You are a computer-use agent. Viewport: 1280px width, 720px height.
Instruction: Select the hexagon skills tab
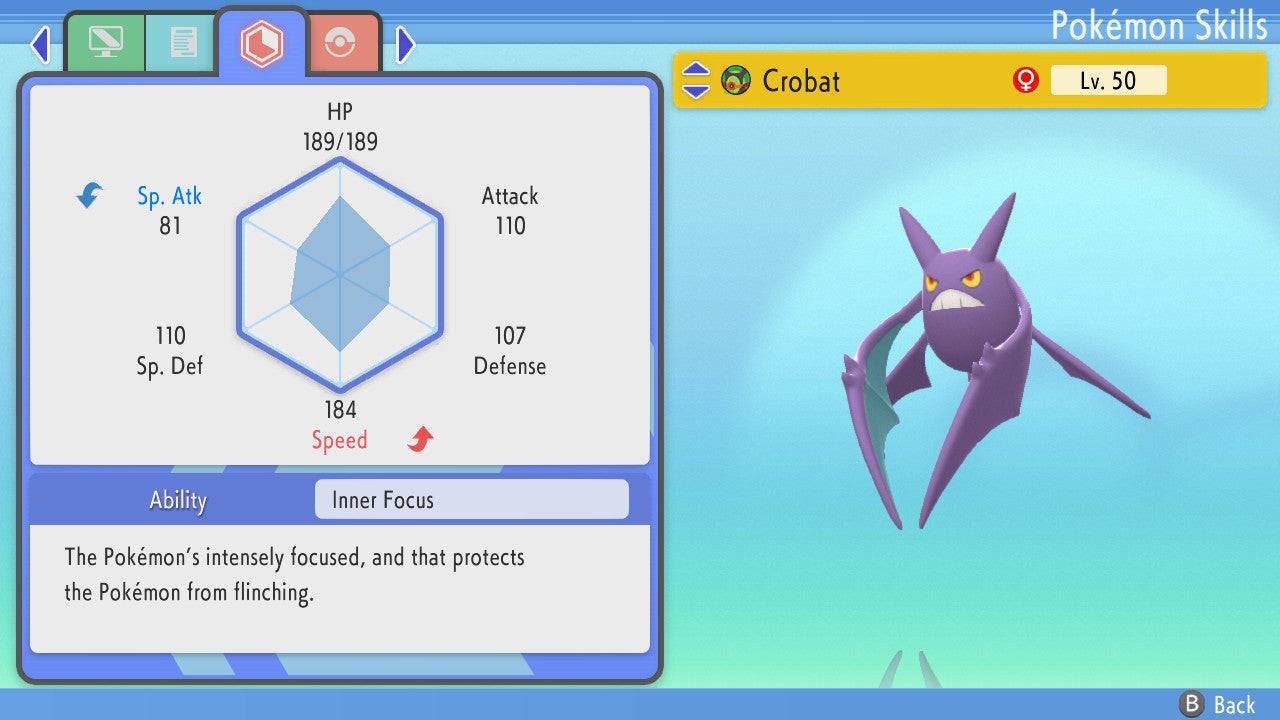[262, 43]
